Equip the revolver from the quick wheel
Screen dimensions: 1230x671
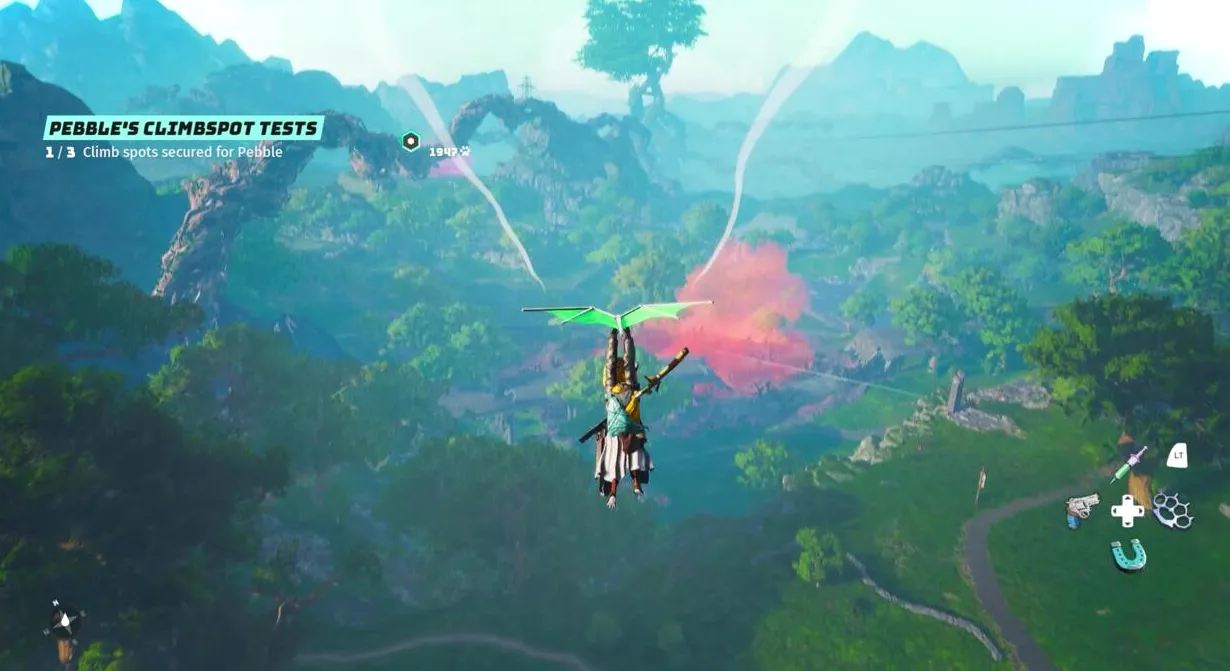[1081, 508]
